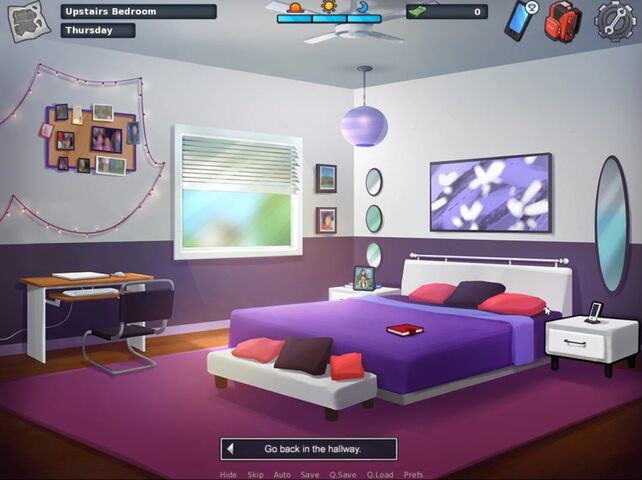The width and height of the screenshot is (642, 480).
Task: Go back in the hallway
Action: coord(309,449)
